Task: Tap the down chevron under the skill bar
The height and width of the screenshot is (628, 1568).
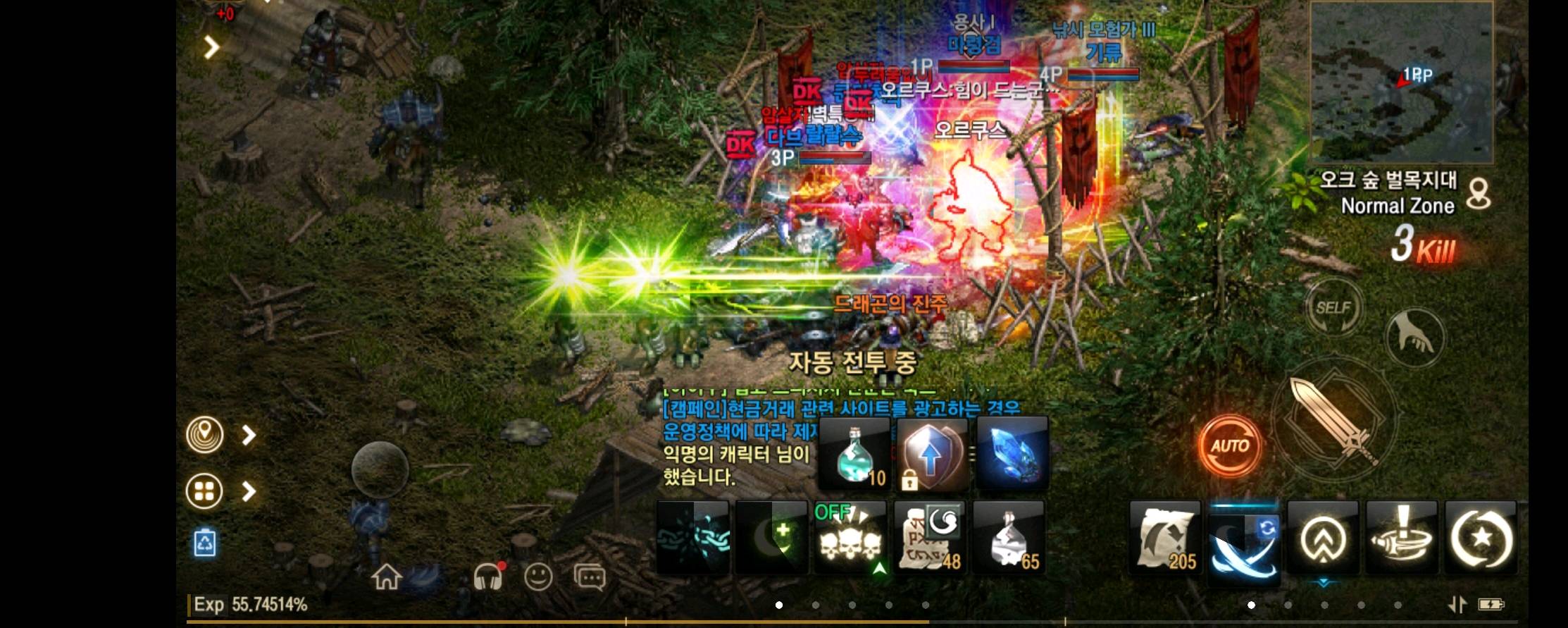Action: [1324, 583]
